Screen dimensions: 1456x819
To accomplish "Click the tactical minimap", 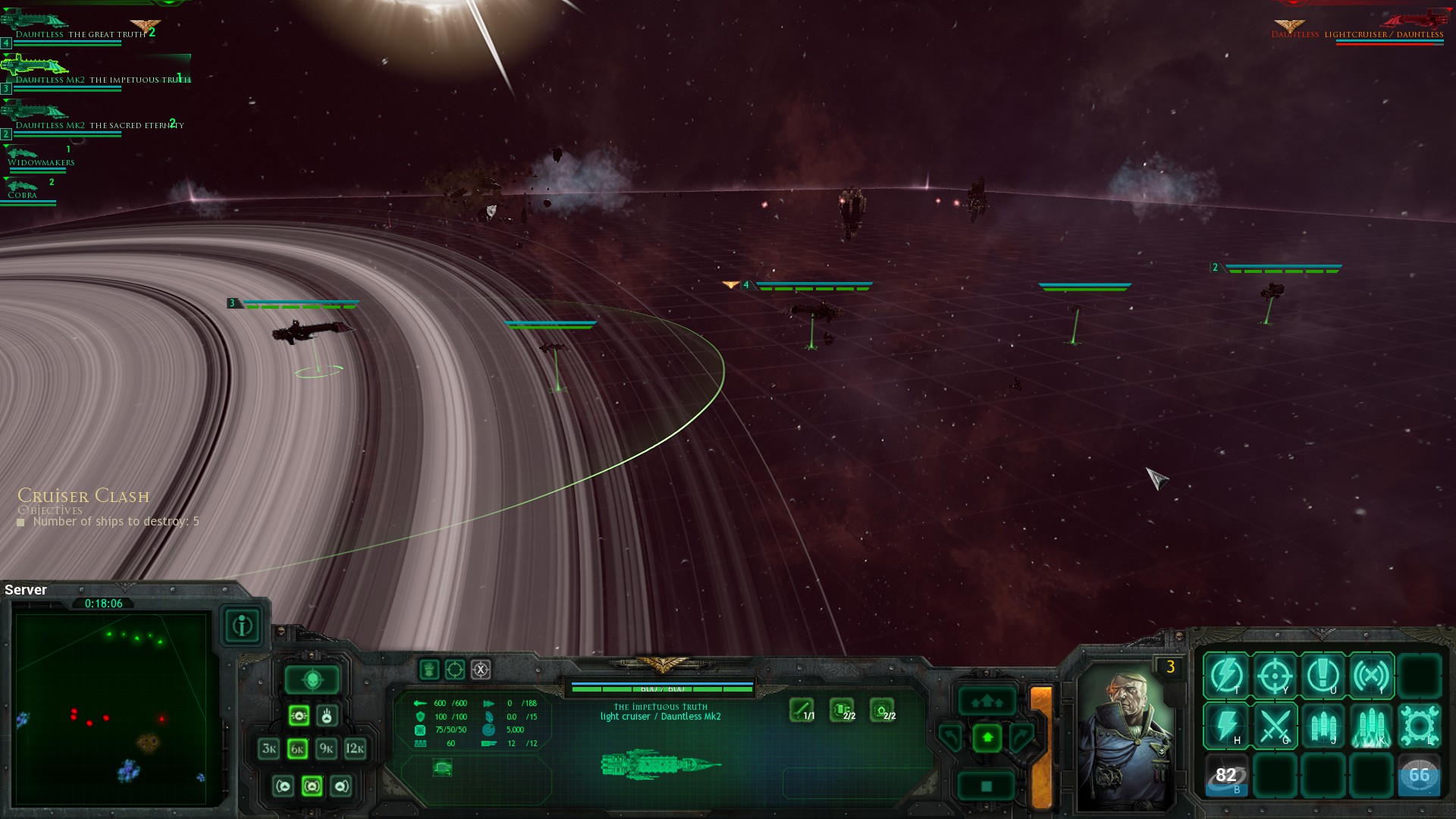I will pyautogui.click(x=111, y=708).
